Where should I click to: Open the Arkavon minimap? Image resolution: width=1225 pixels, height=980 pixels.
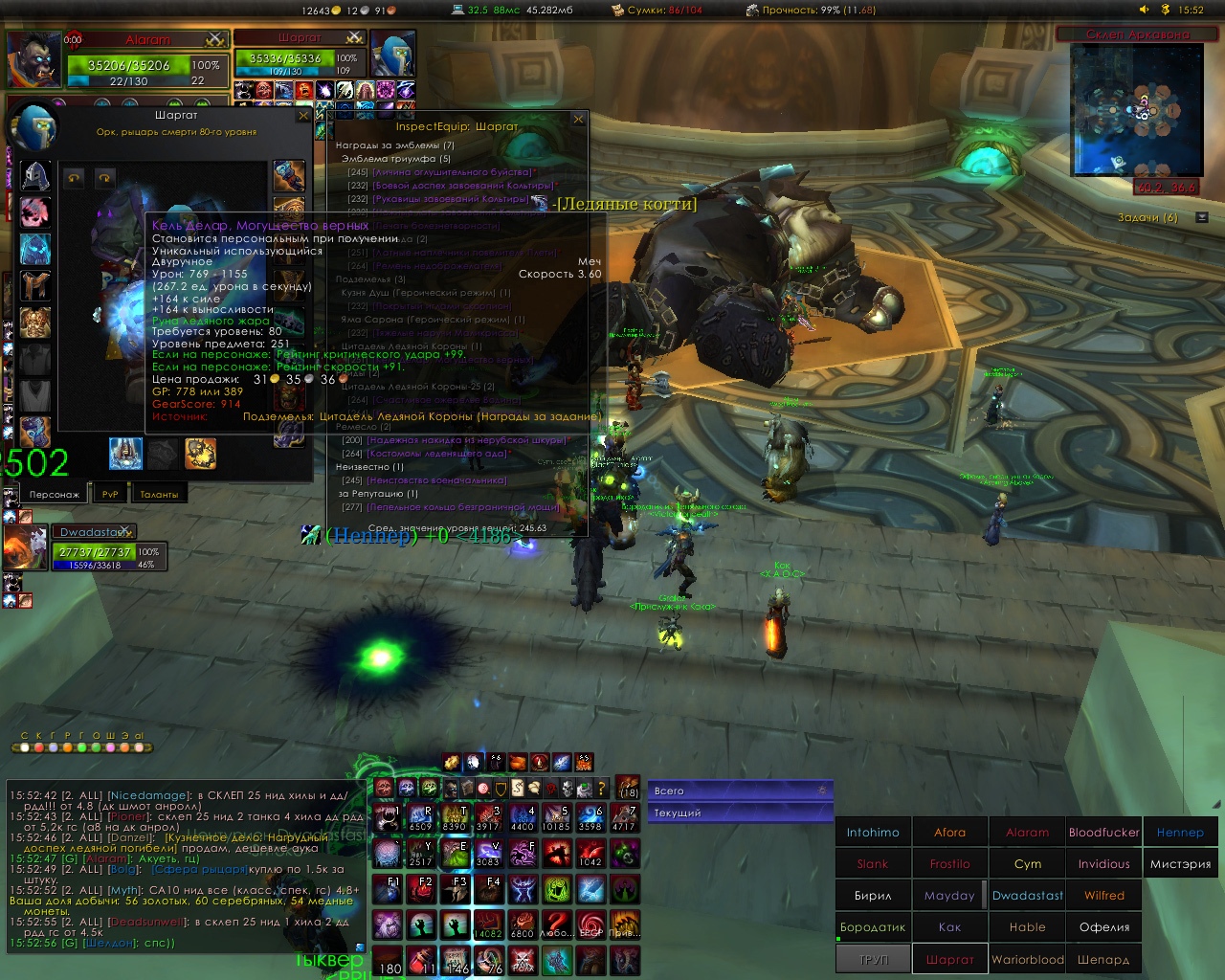click(x=1136, y=110)
